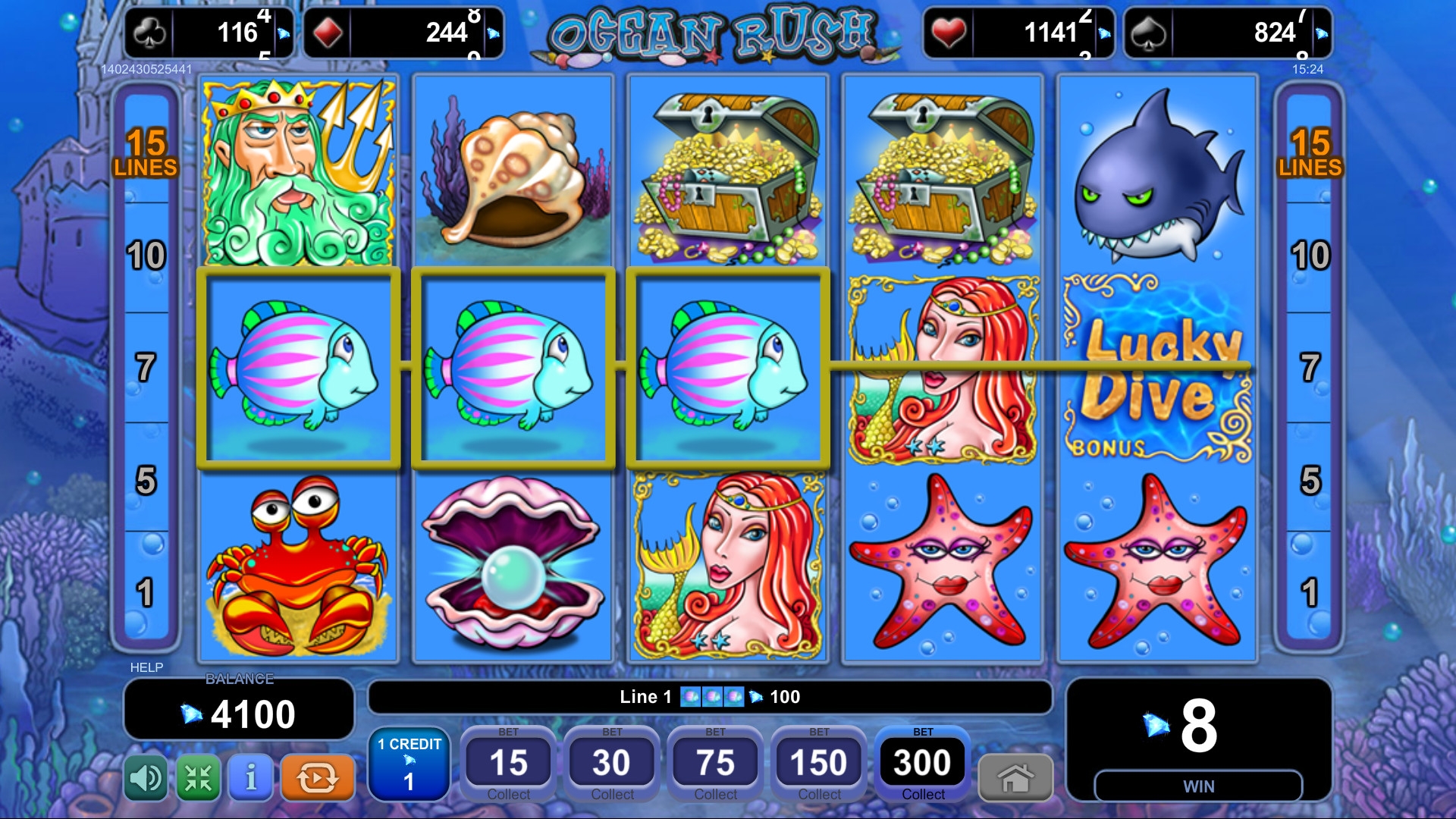
Task: Go to lobby with home button
Action: point(1015,777)
